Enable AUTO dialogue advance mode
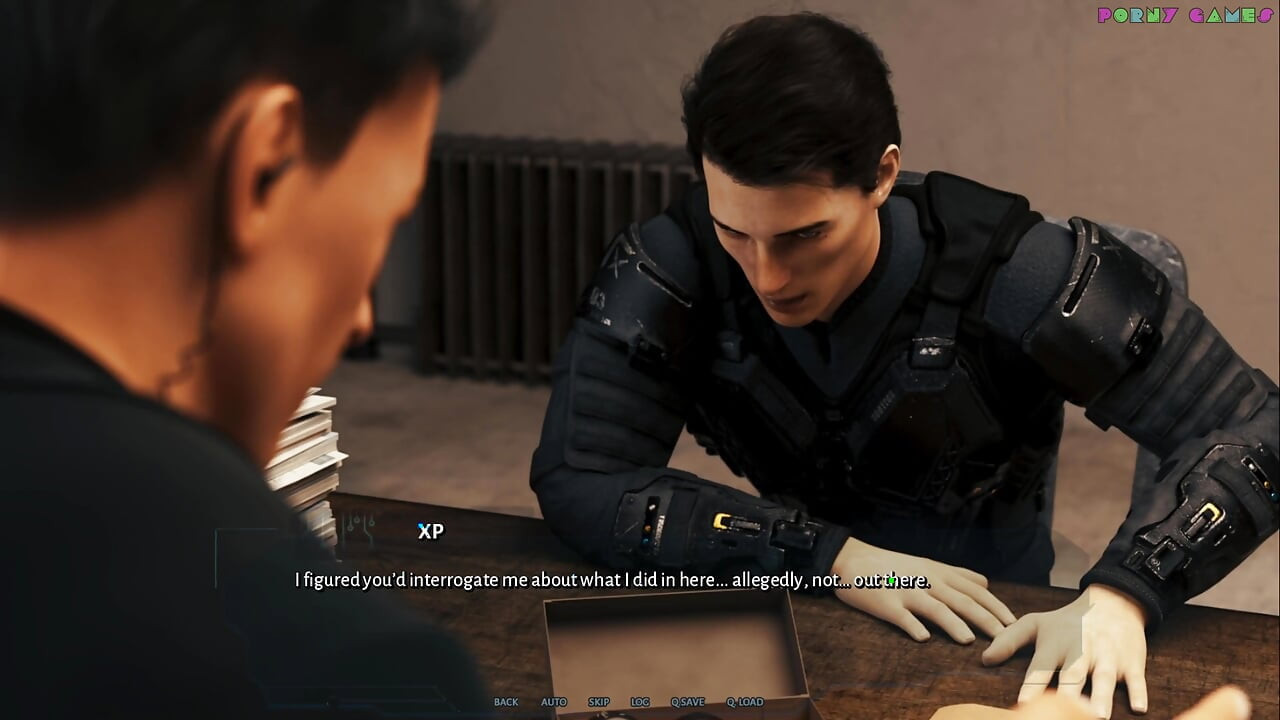Screen dimensions: 1280x720 coord(553,702)
